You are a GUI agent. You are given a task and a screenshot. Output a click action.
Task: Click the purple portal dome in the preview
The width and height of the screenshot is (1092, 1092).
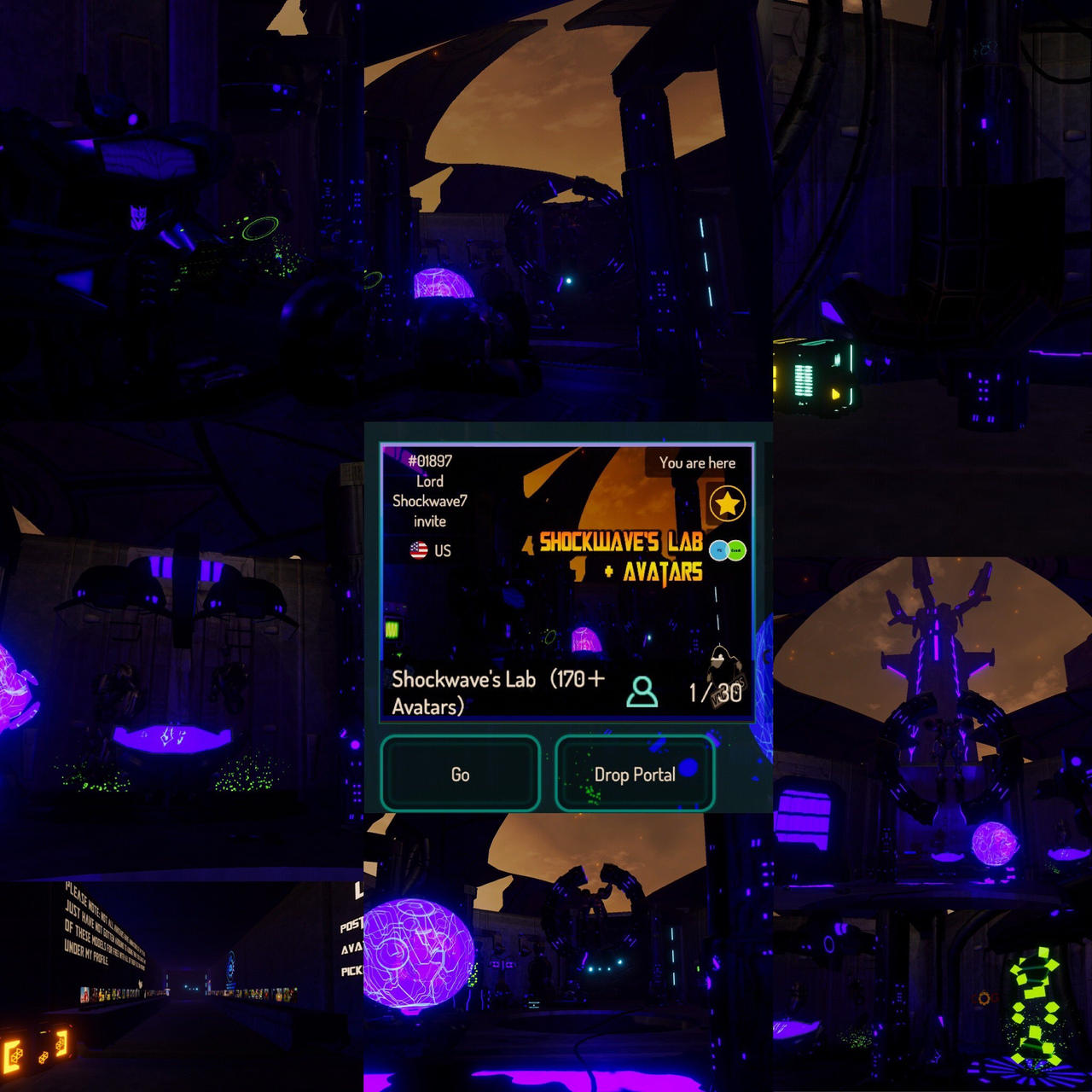click(x=585, y=639)
